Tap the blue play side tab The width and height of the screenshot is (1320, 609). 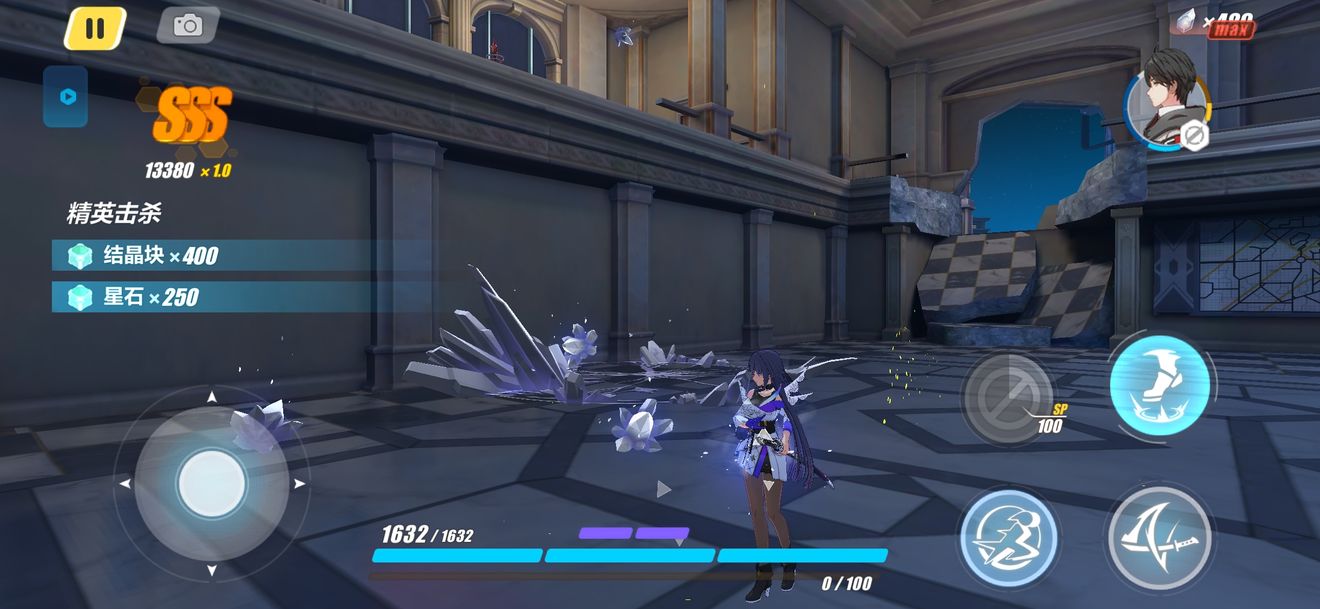point(66,97)
